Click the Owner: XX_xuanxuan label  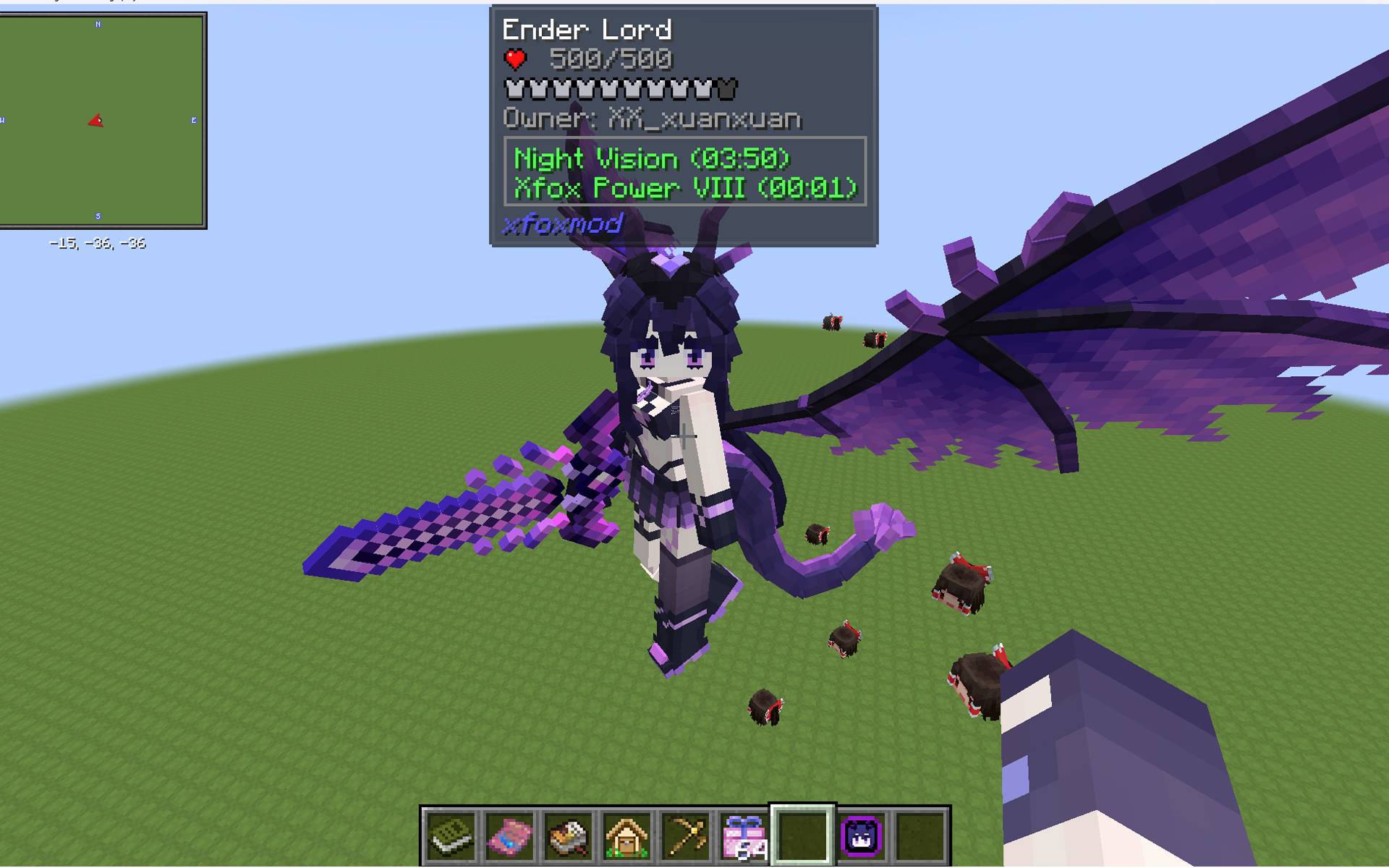[652, 119]
